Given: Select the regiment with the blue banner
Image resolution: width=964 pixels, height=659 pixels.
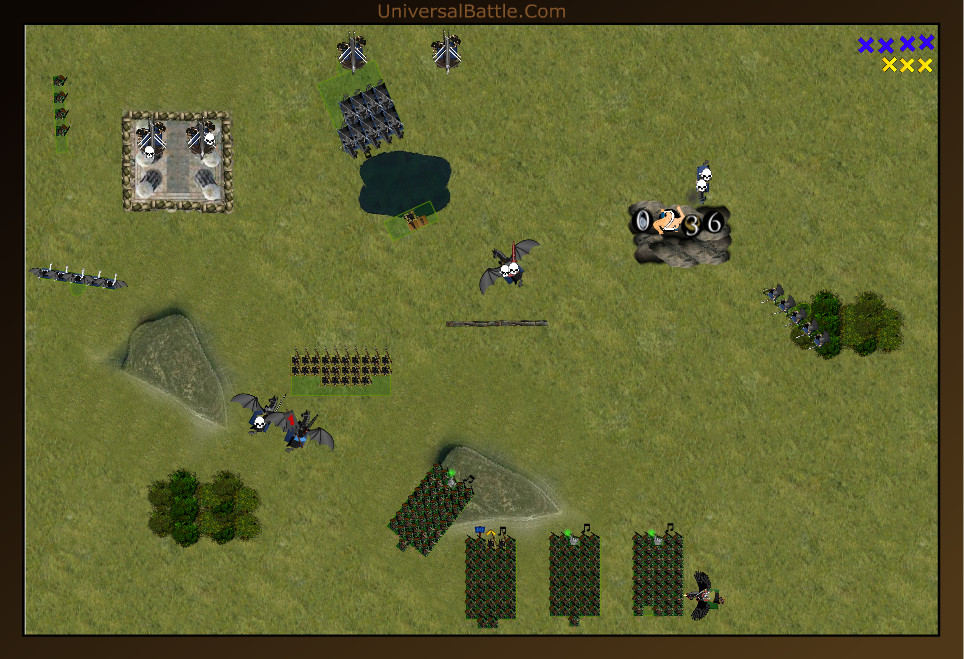Looking at the screenshot, I should 490,578.
